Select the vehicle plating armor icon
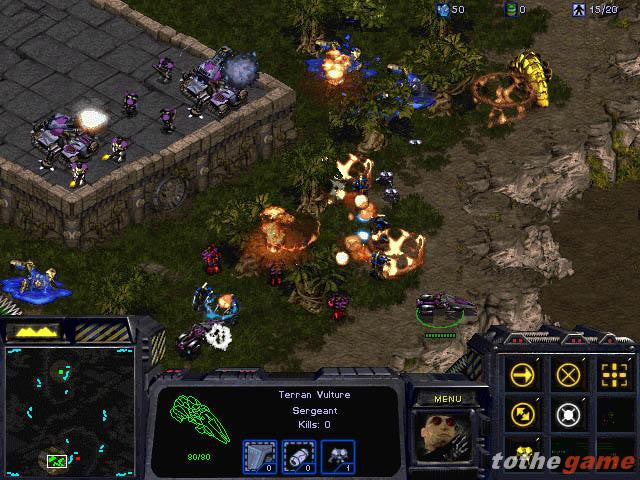 point(260,454)
